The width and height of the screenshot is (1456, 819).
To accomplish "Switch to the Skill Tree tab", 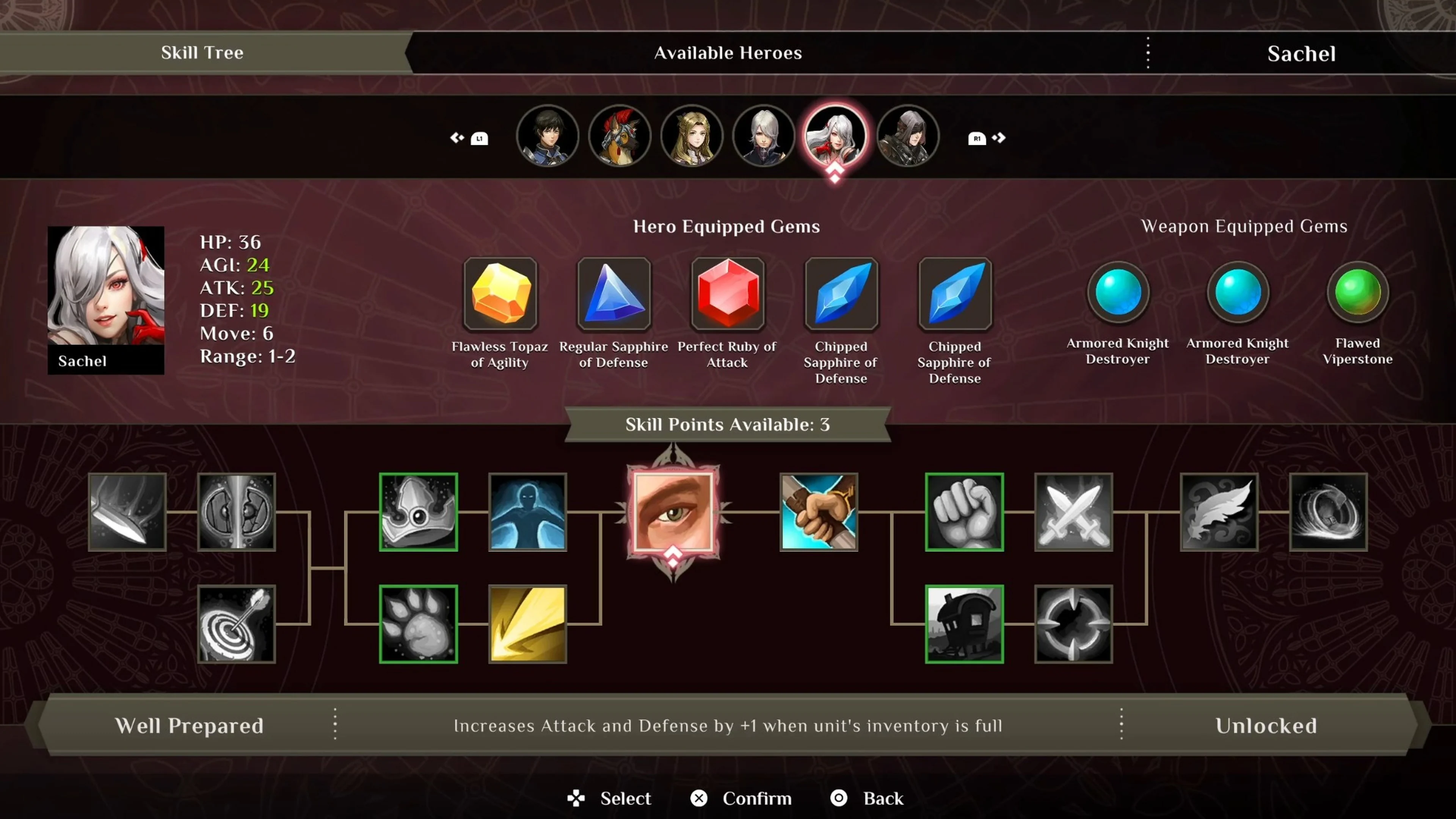I will [x=202, y=53].
